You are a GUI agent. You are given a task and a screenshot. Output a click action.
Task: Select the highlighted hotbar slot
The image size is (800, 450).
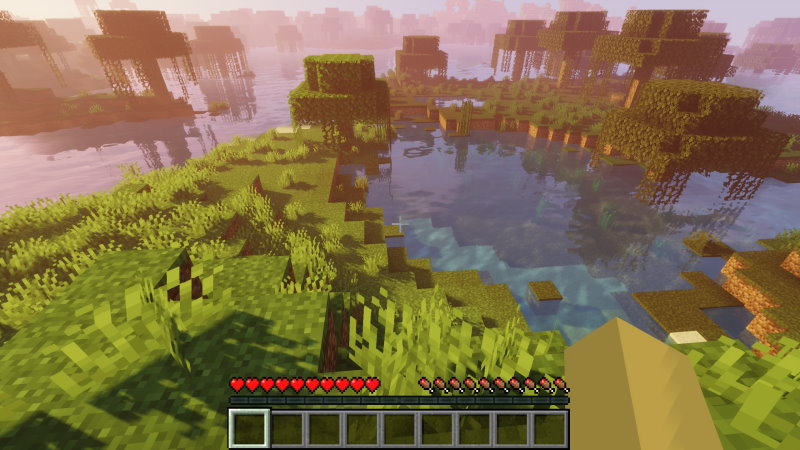249,428
